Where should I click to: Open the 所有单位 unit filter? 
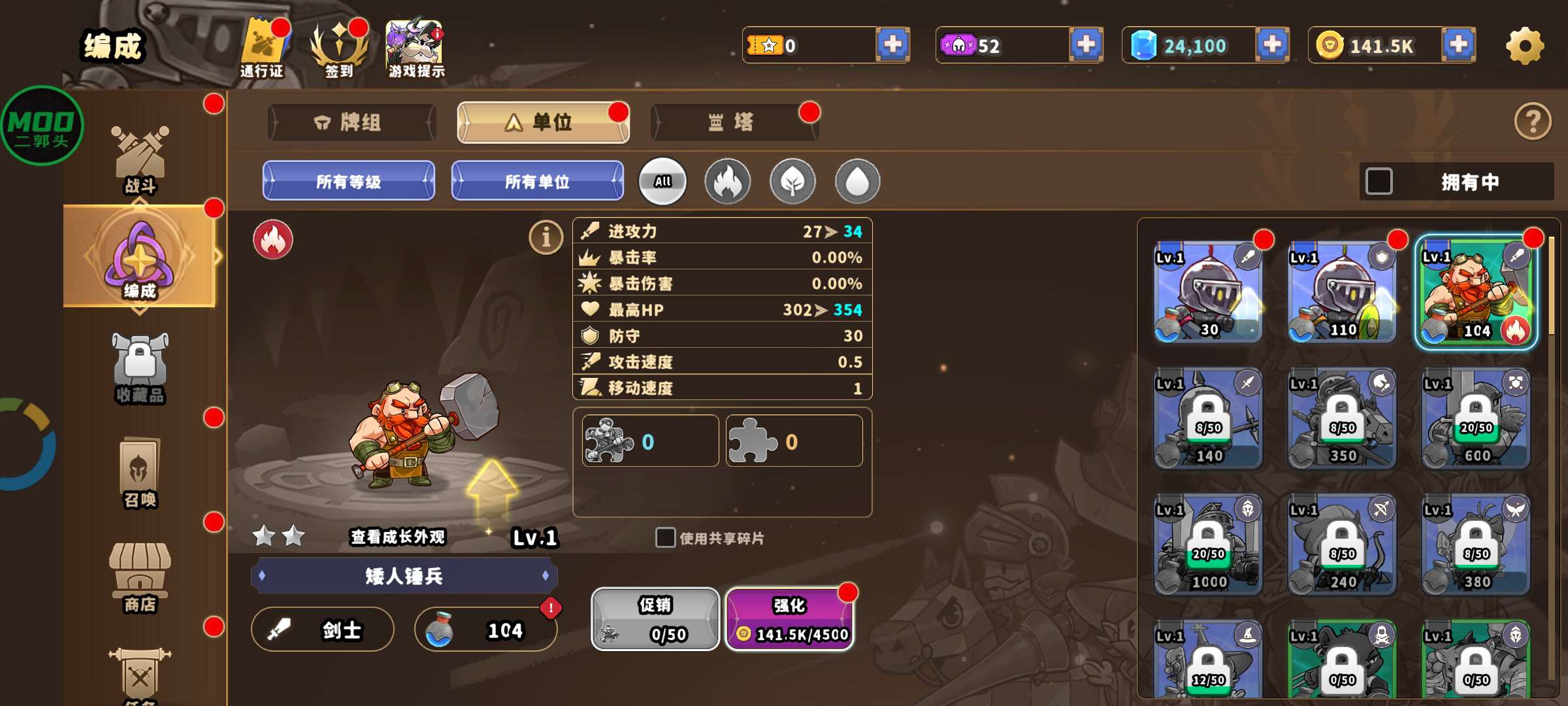point(537,181)
